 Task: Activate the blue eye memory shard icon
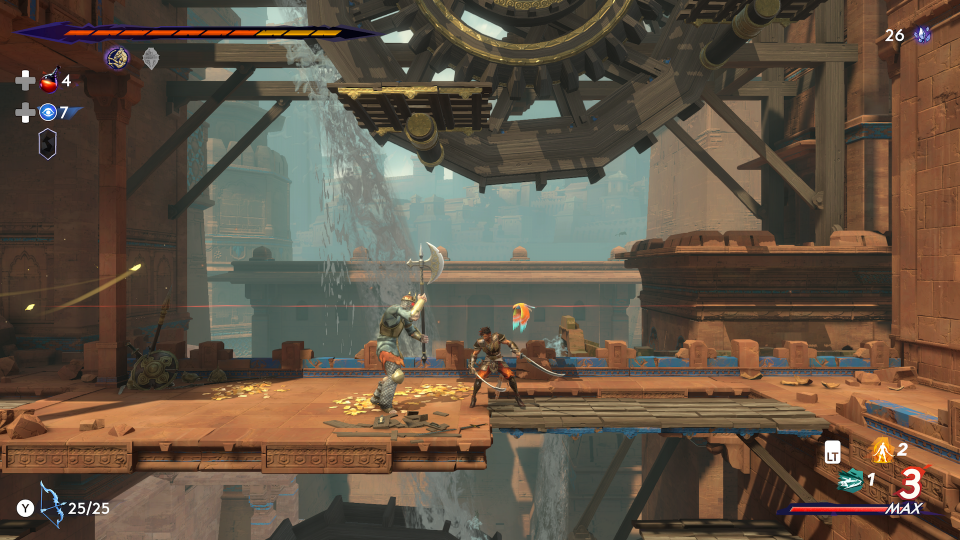point(48,112)
